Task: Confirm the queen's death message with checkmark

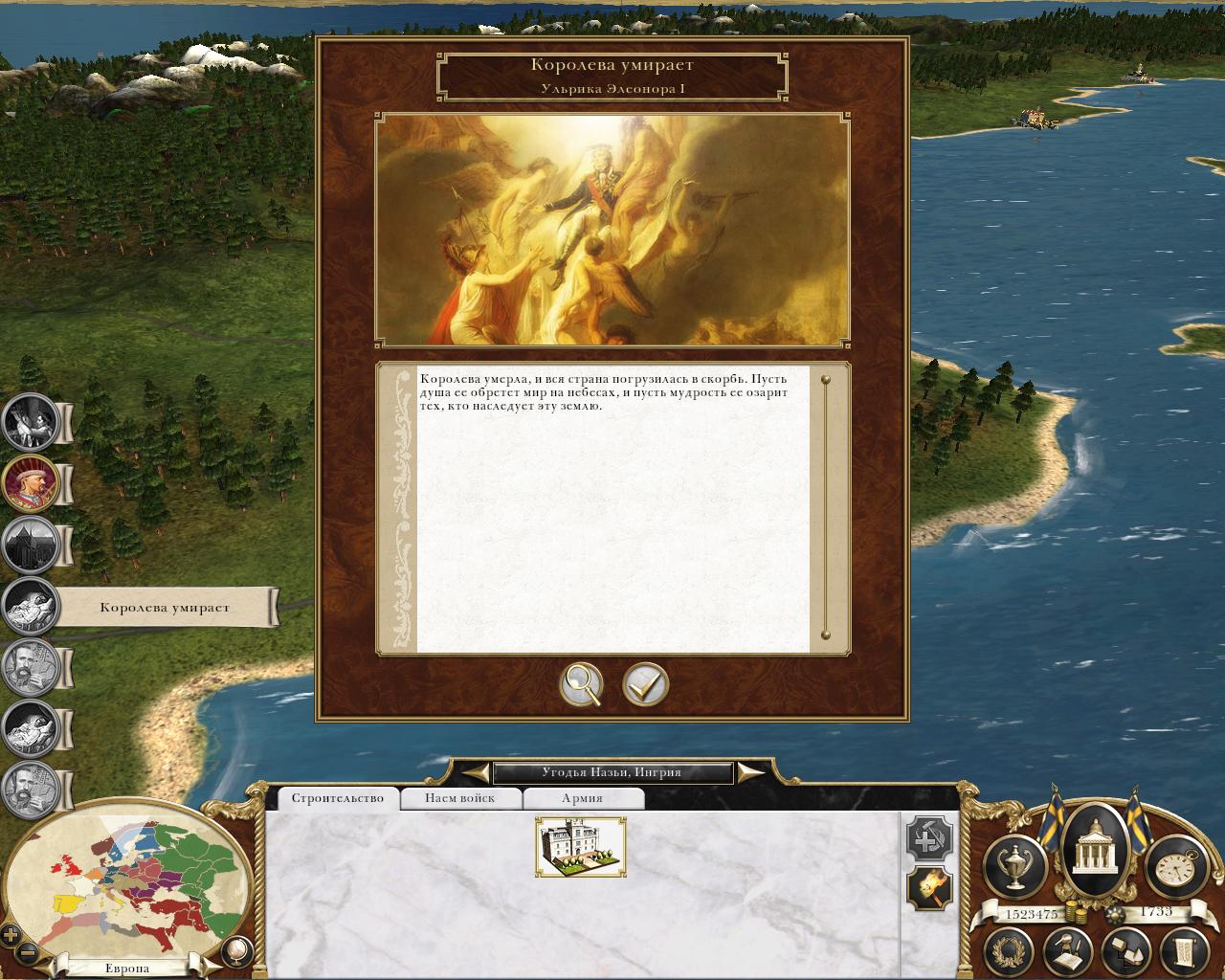Action: 646,684
